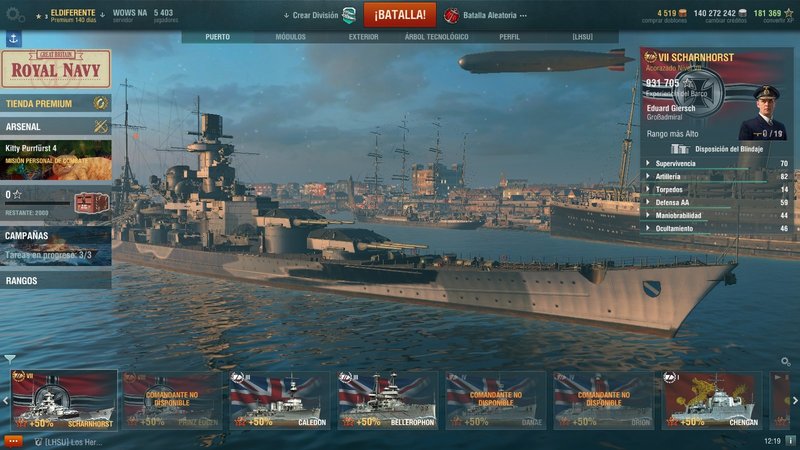Start the match with ¡BATALLA! button
800x450 pixels.
[400, 15]
